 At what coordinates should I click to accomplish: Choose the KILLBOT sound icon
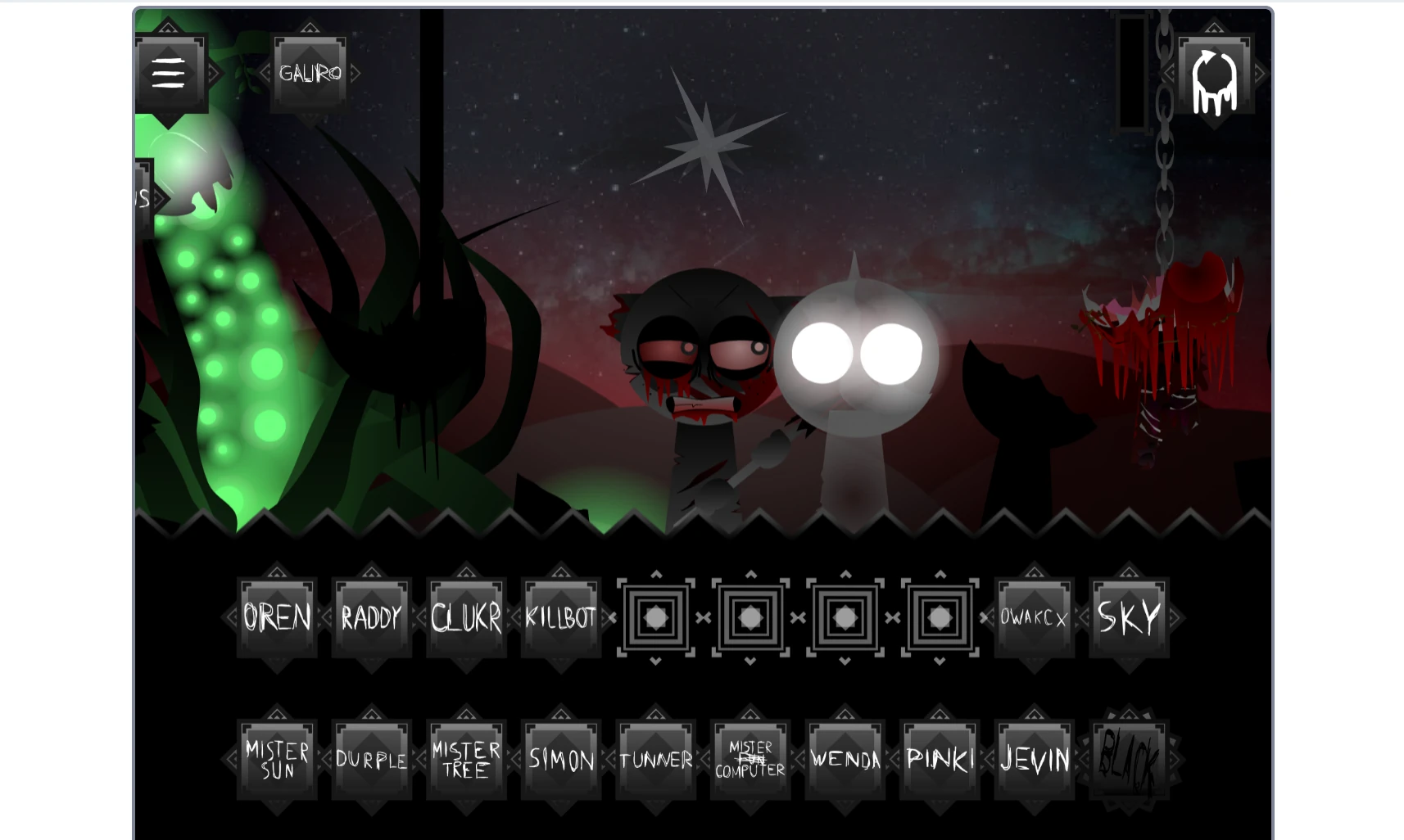pos(560,618)
